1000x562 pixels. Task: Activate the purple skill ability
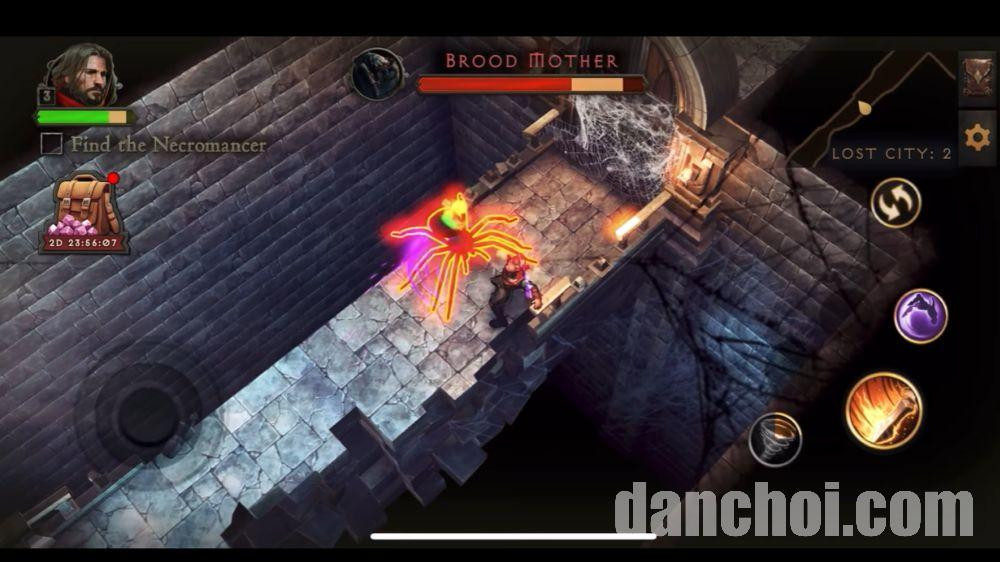(x=920, y=316)
